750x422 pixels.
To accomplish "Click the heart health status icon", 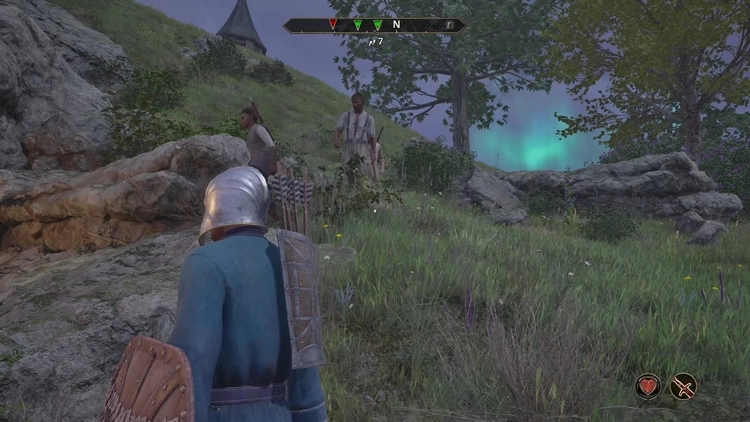I will tap(648, 385).
